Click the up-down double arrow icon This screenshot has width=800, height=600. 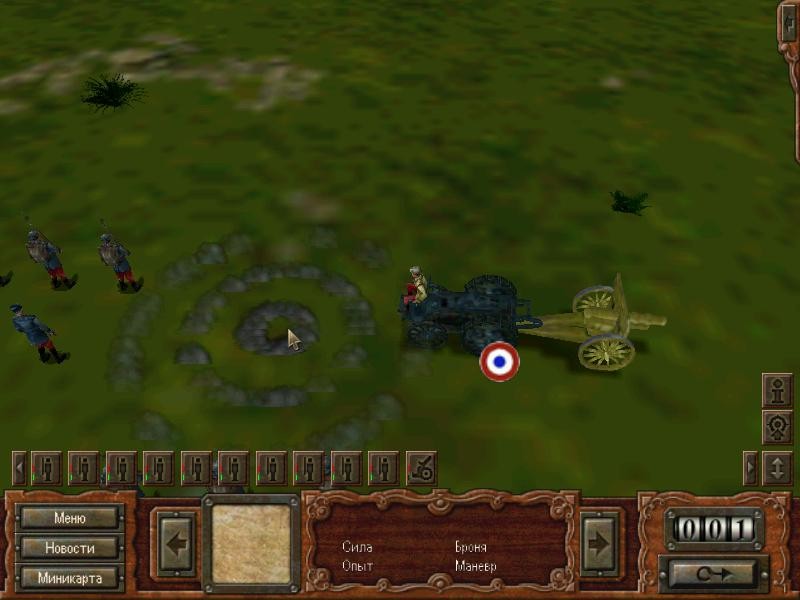click(777, 467)
